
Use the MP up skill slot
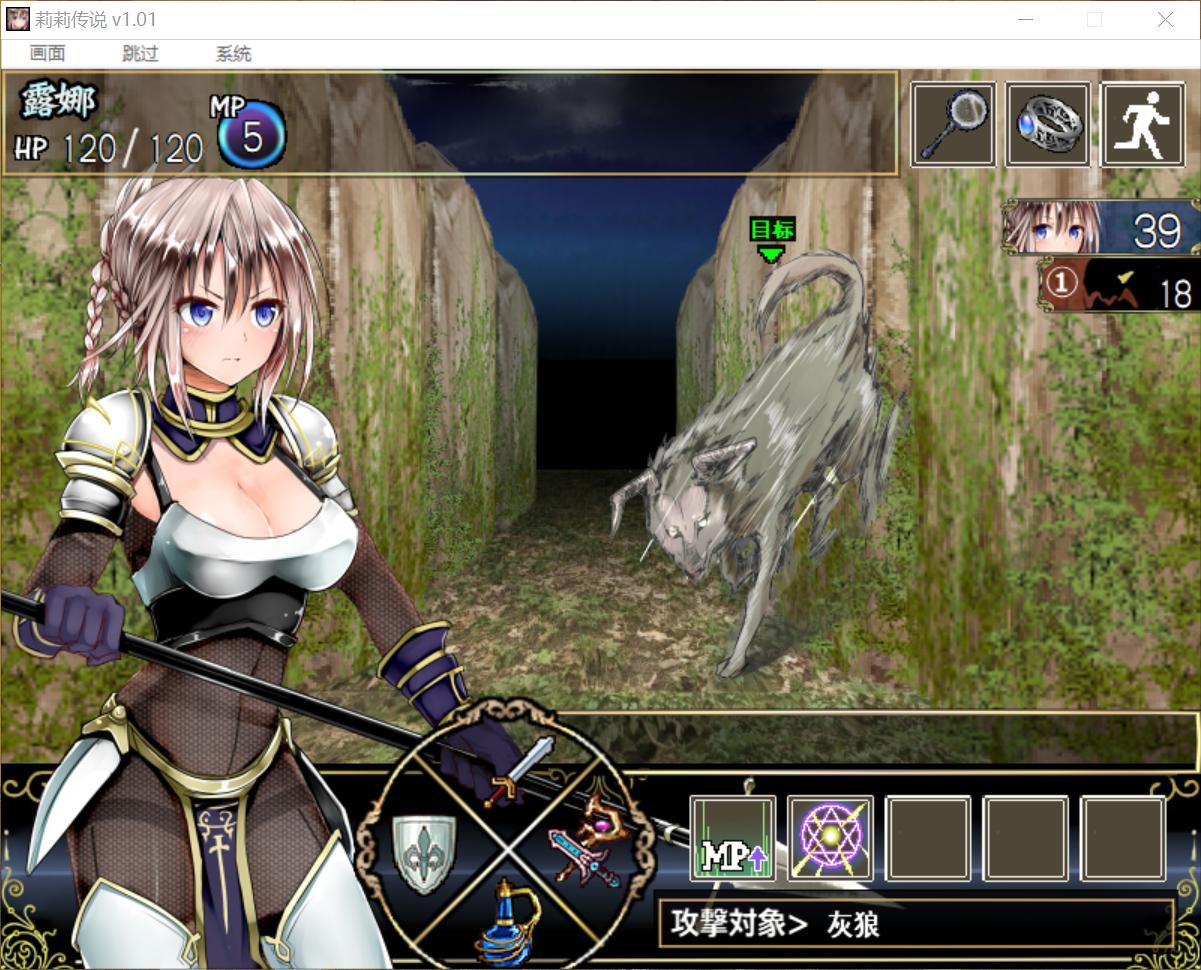(733, 838)
